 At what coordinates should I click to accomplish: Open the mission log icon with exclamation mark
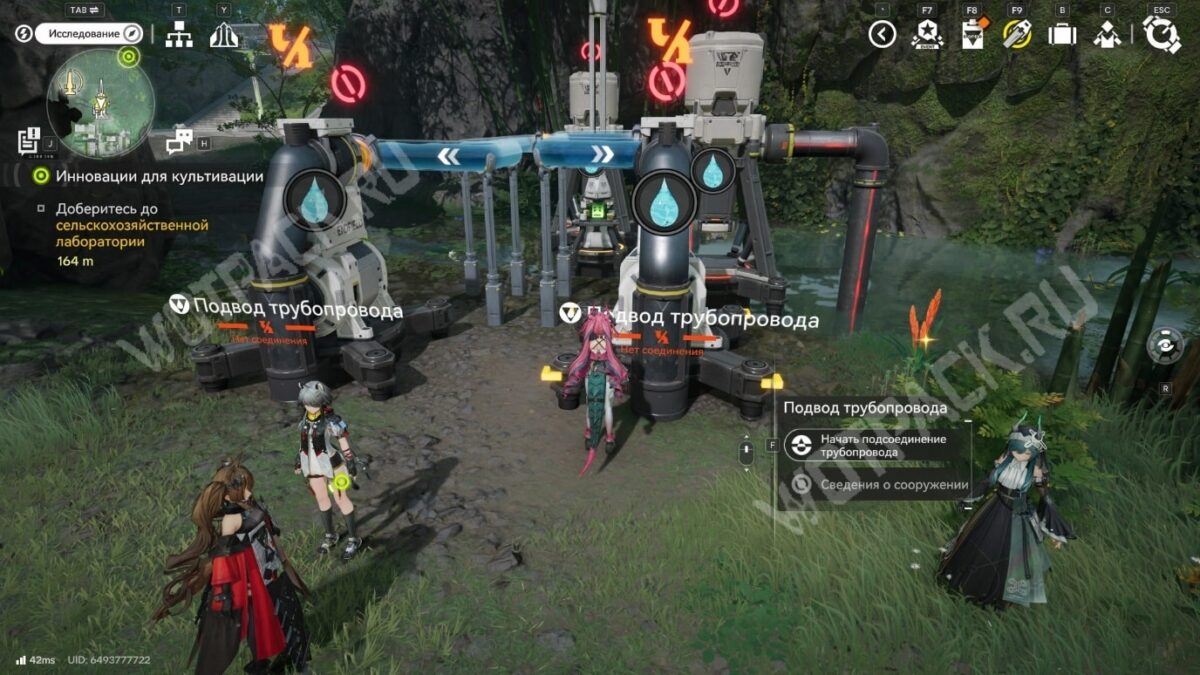(x=29, y=141)
